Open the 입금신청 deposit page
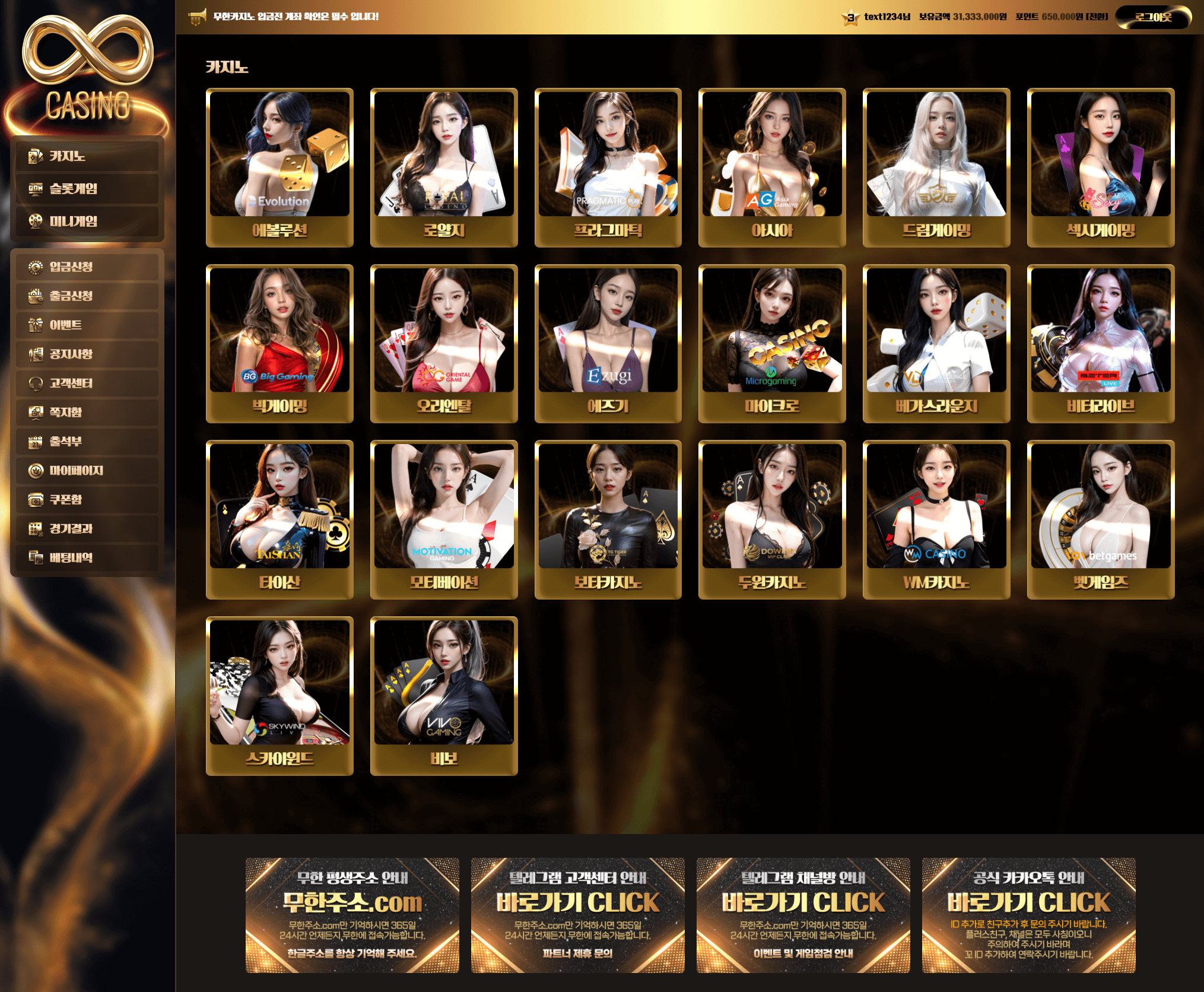The height and width of the screenshot is (992, 1204). pyautogui.click(x=87, y=267)
